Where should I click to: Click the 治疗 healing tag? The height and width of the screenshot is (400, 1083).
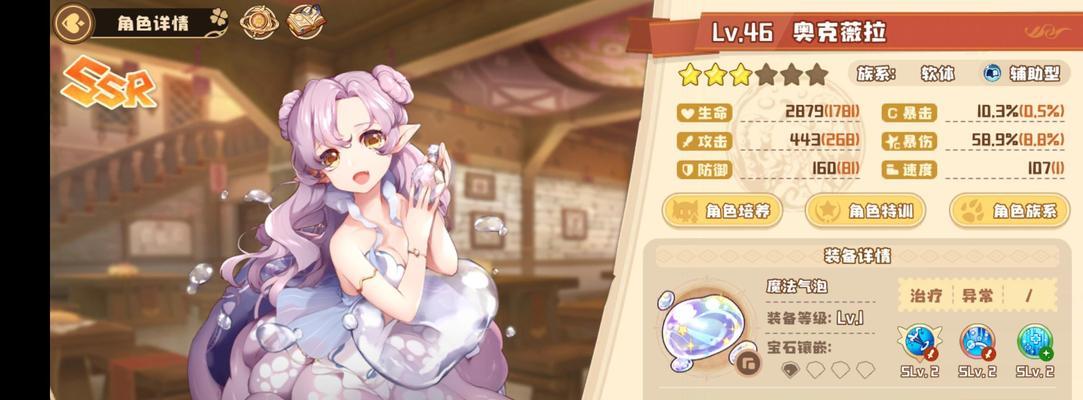(x=923, y=294)
